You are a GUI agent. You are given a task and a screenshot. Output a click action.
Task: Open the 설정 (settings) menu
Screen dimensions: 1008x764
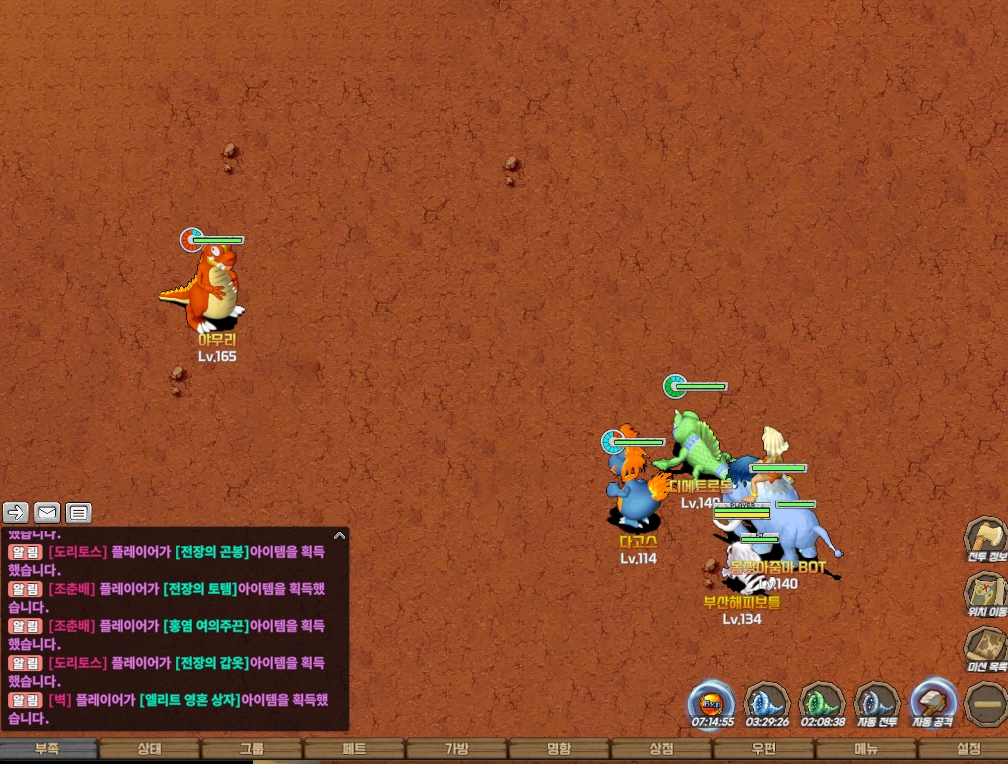pos(968,749)
